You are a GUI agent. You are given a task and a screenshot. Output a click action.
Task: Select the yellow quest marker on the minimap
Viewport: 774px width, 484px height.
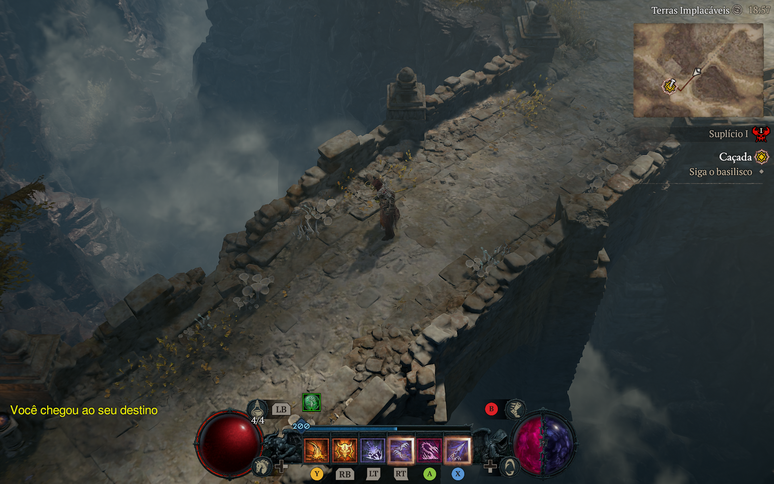click(x=669, y=87)
